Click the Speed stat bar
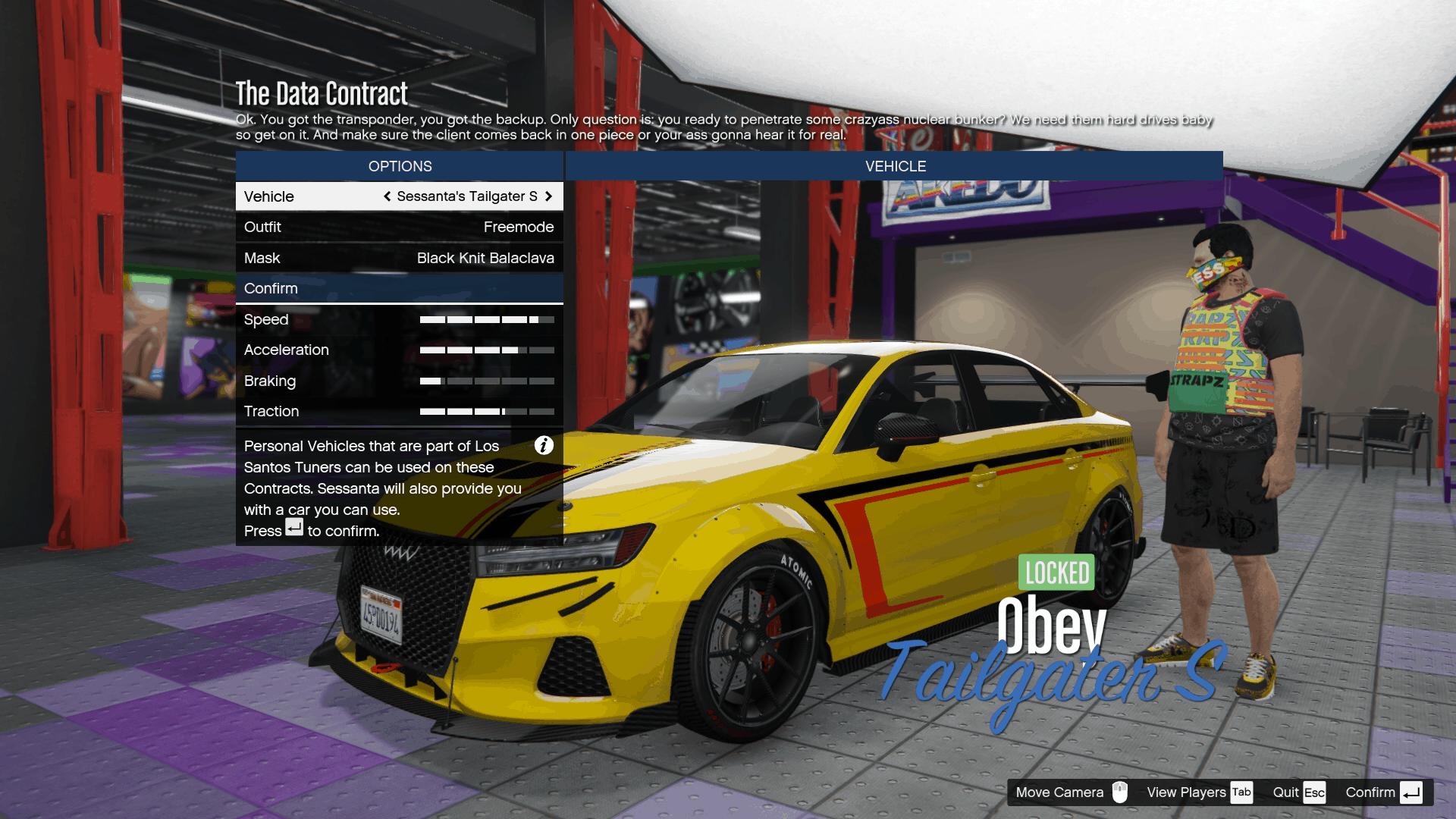 point(488,319)
